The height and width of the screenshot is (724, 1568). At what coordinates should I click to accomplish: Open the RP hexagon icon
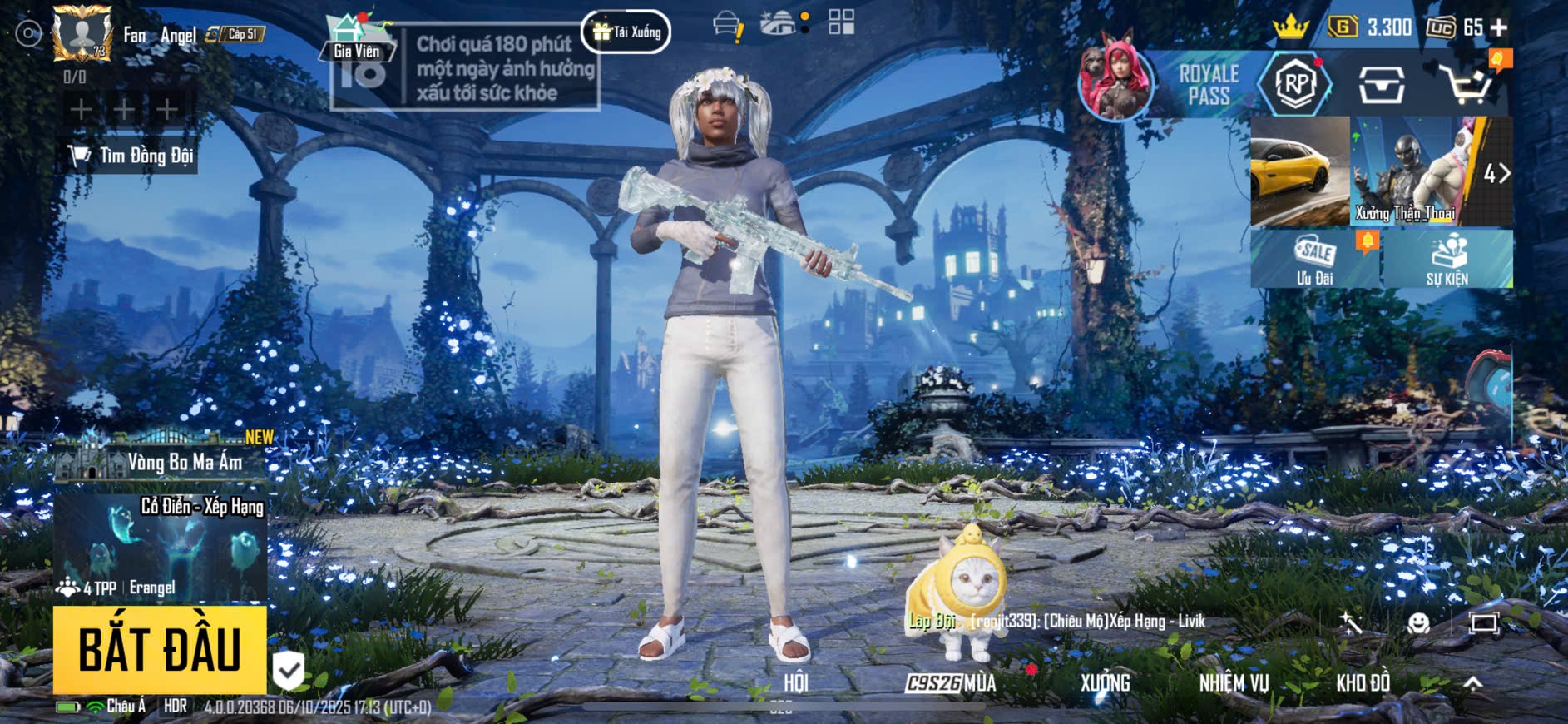coord(1295,84)
